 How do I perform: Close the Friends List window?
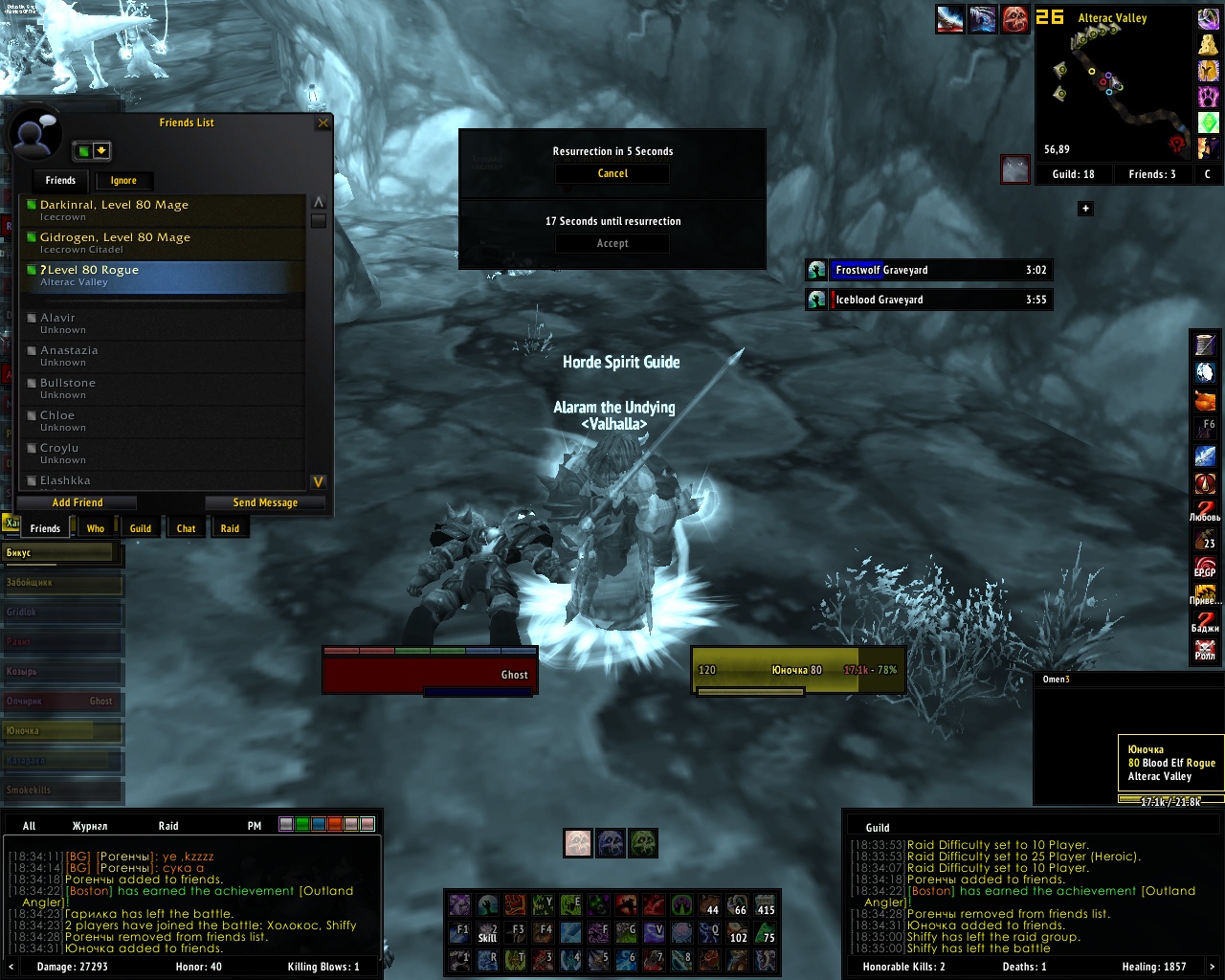click(x=323, y=122)
